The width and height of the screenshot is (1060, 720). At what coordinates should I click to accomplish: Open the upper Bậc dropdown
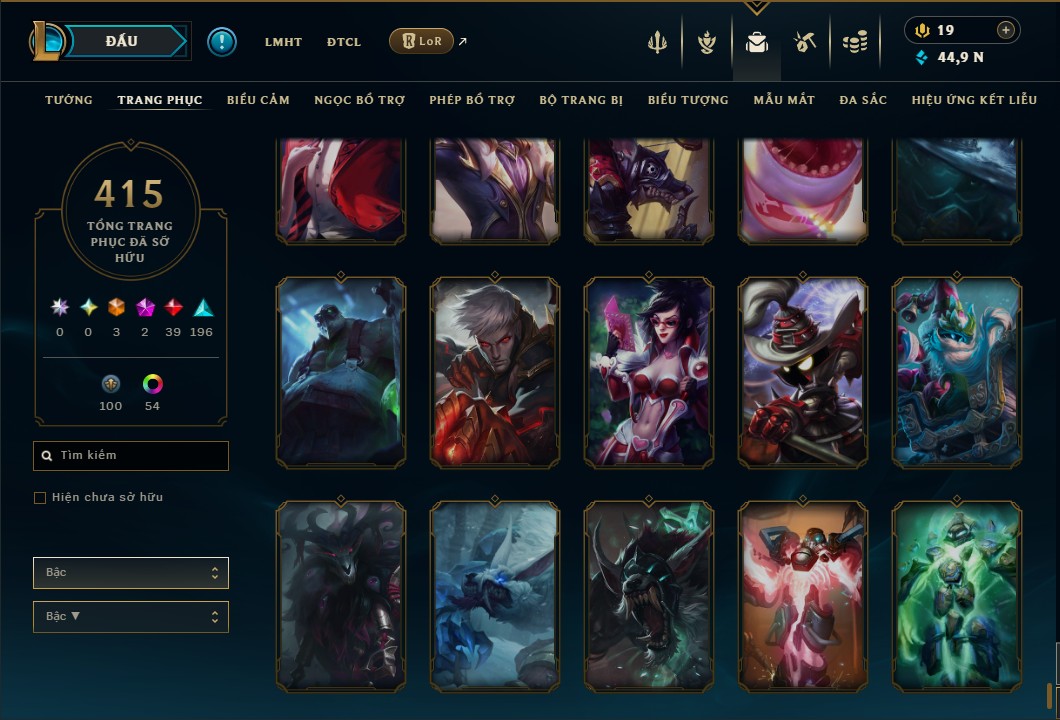click(131, 573)
